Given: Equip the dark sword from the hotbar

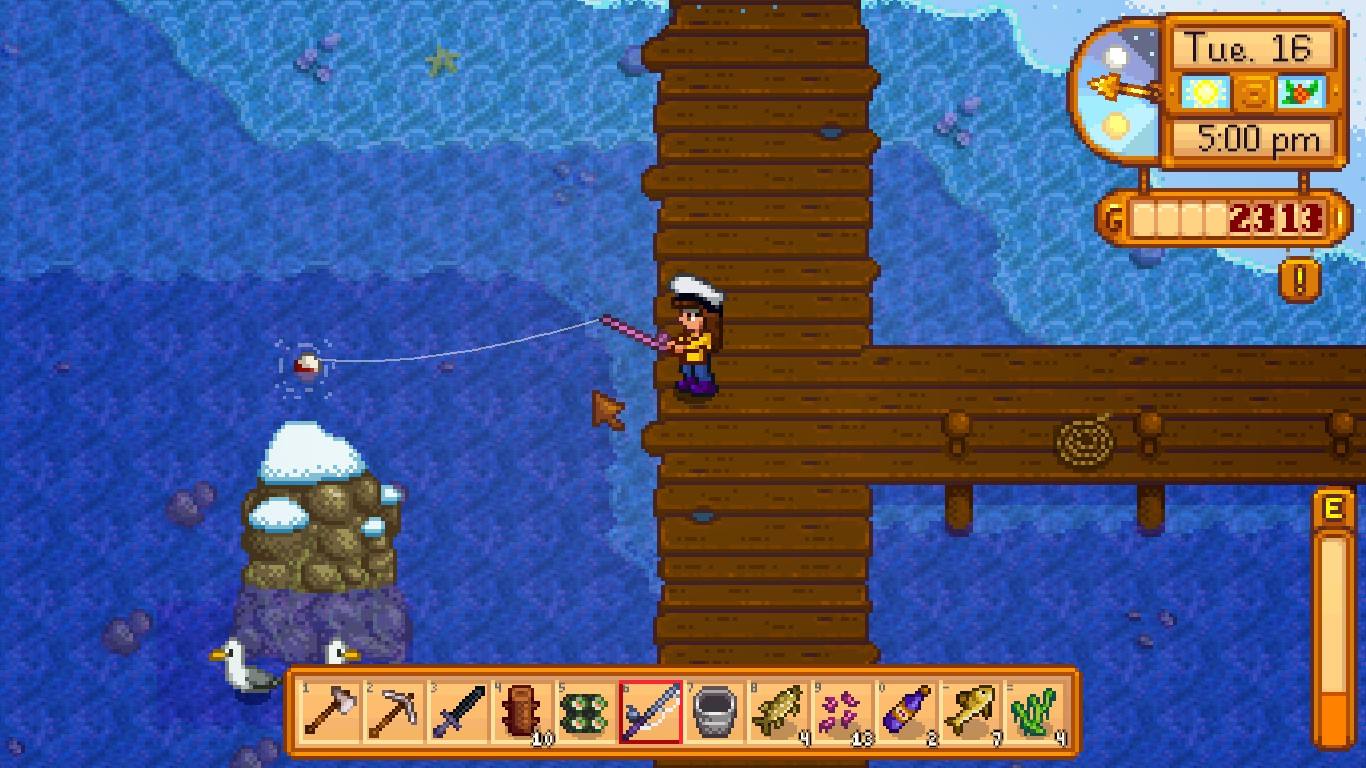Looking at the screenshot, I should click(x=457, y=712).
